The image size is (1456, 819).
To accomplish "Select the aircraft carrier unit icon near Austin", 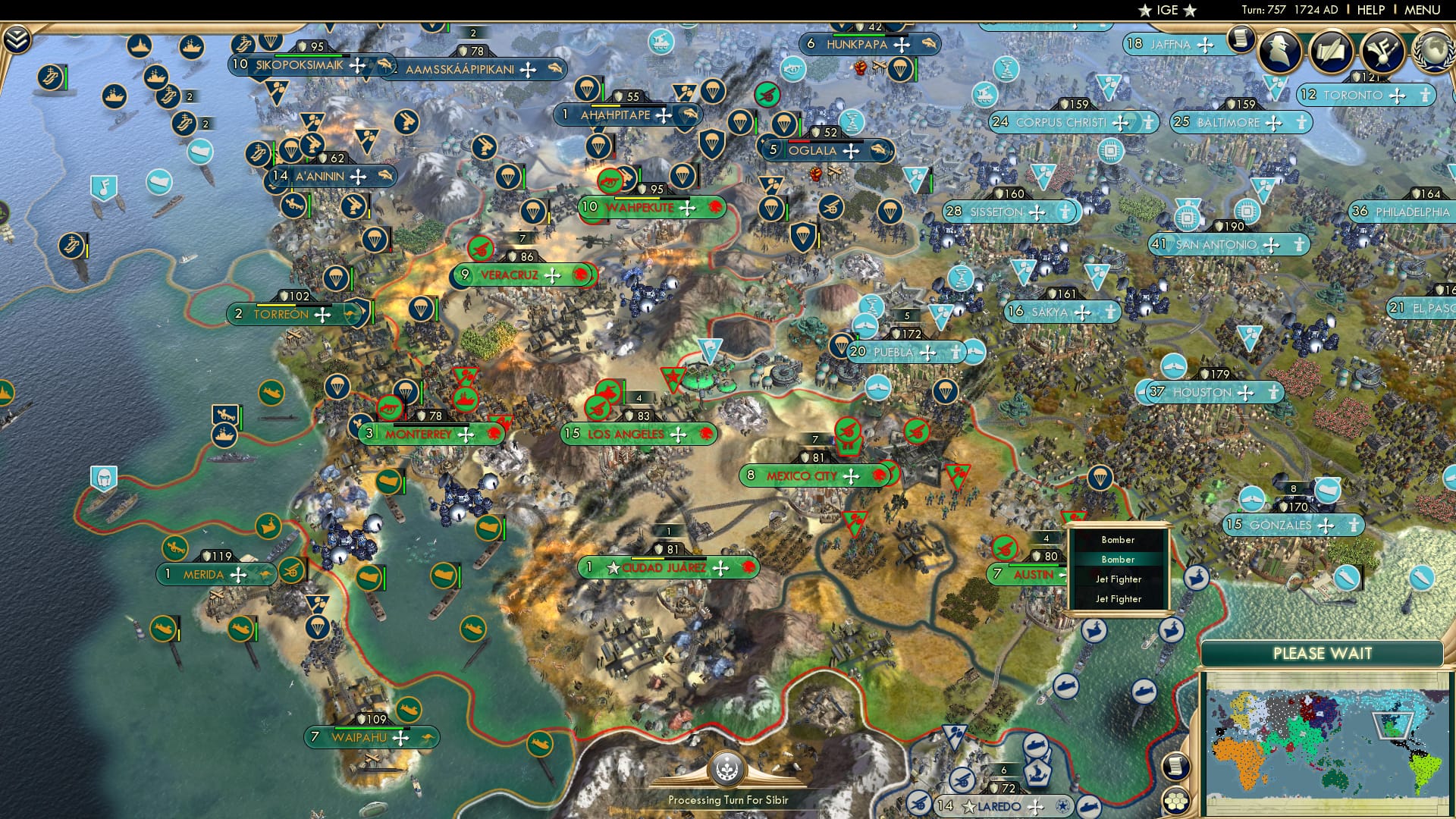I will (x=1094, y=631).
